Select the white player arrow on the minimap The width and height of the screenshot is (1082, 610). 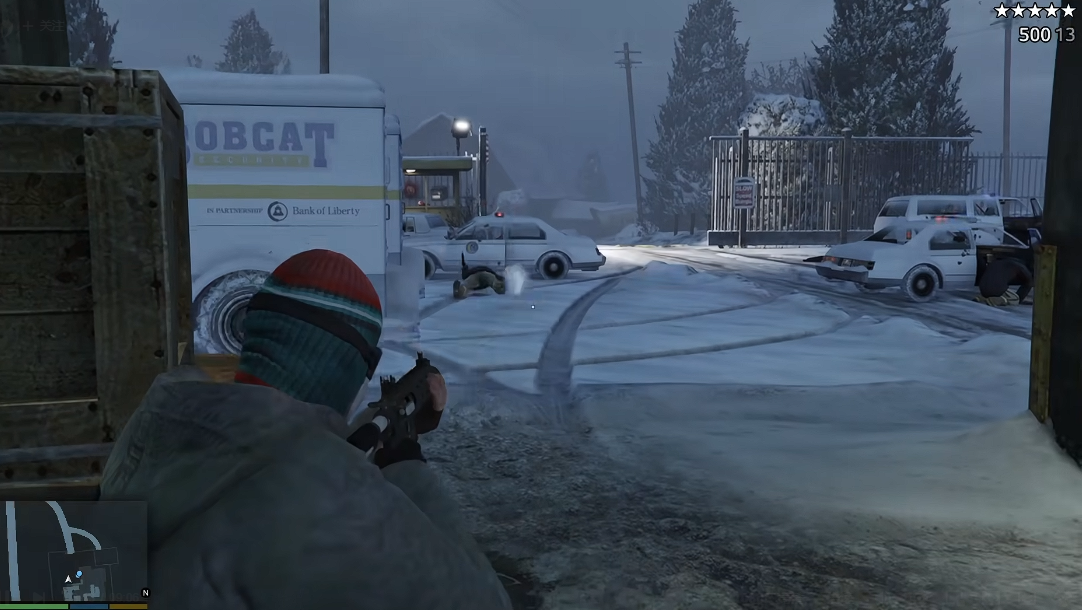[68, 578]
